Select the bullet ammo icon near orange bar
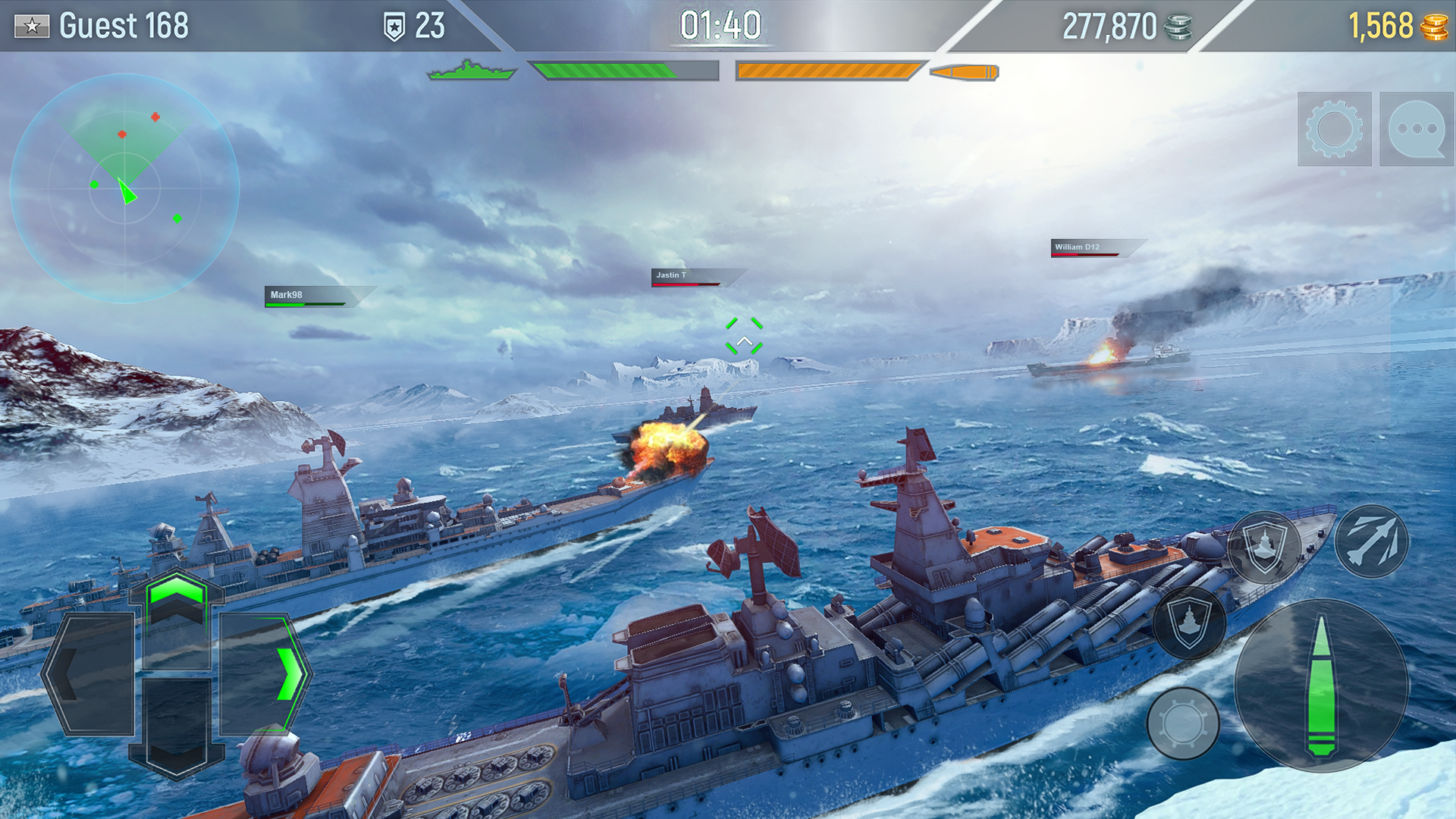1456x819 pixels. pyautogui.click(x=962, y=72)
